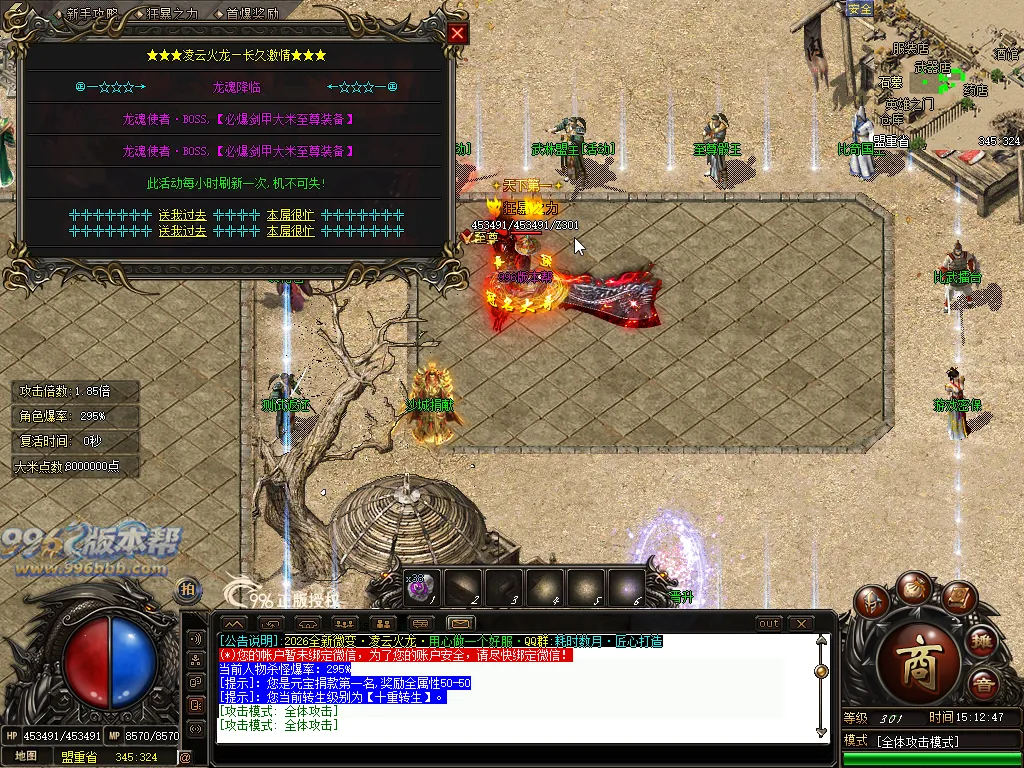The height and width of the screenshot is (768, 1024).
Task: Click the 摊 stall button
Action: coord(982,641)
